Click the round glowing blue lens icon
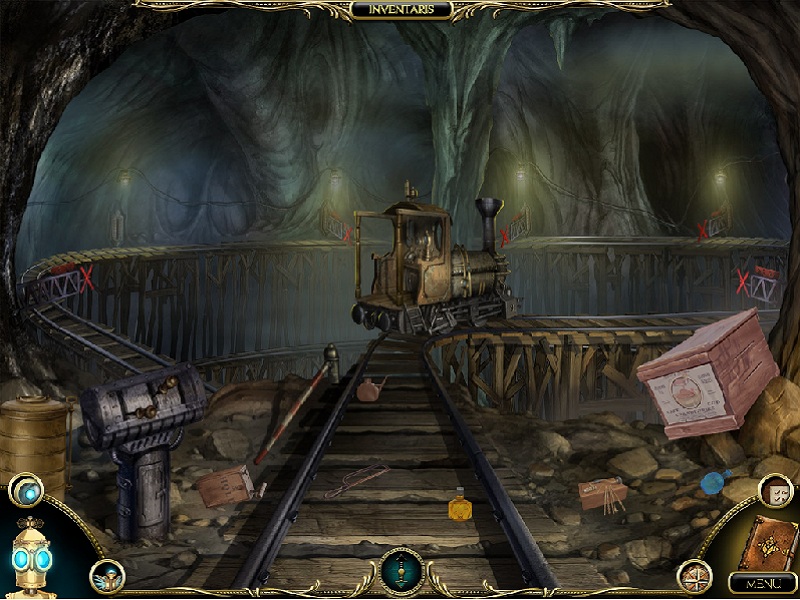 click(x=25, y=490)
